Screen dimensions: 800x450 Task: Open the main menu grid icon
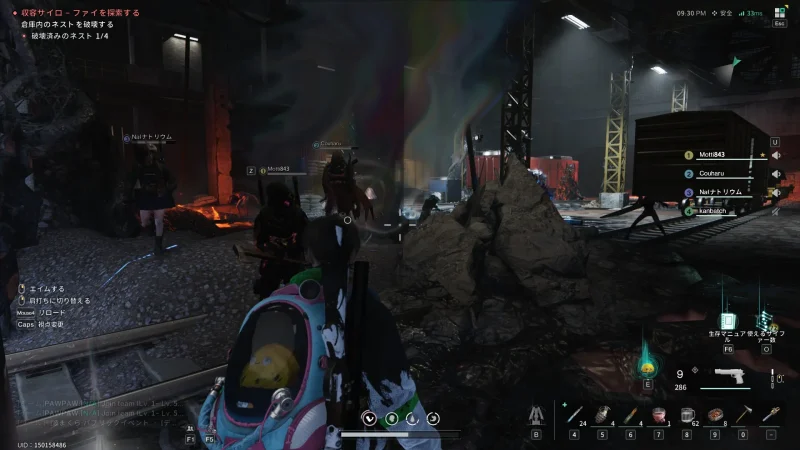coord(779,12)
